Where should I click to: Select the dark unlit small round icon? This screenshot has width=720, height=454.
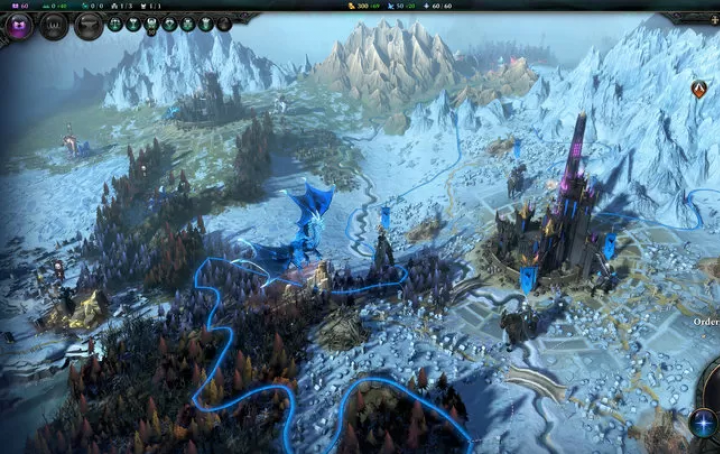tap(224, 24)
